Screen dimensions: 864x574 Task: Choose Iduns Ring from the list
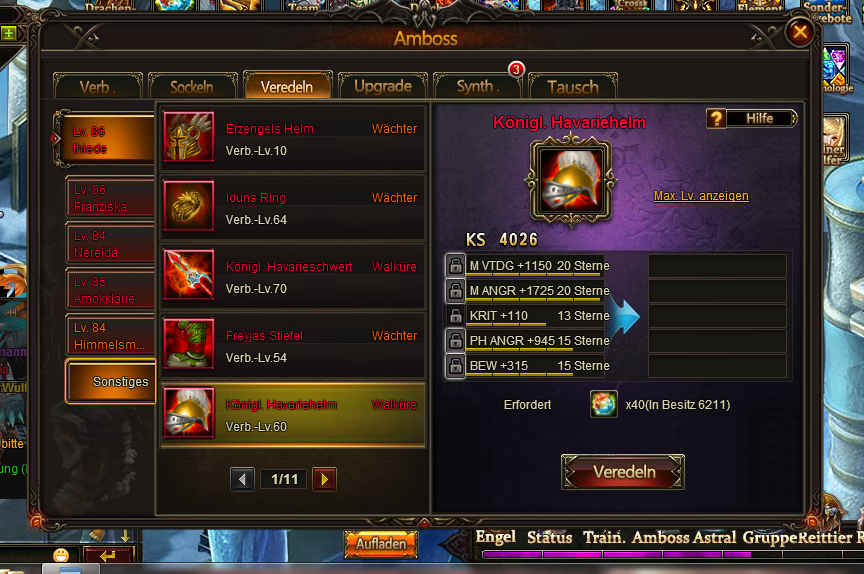pyautogui.click(x=292, y=208)
